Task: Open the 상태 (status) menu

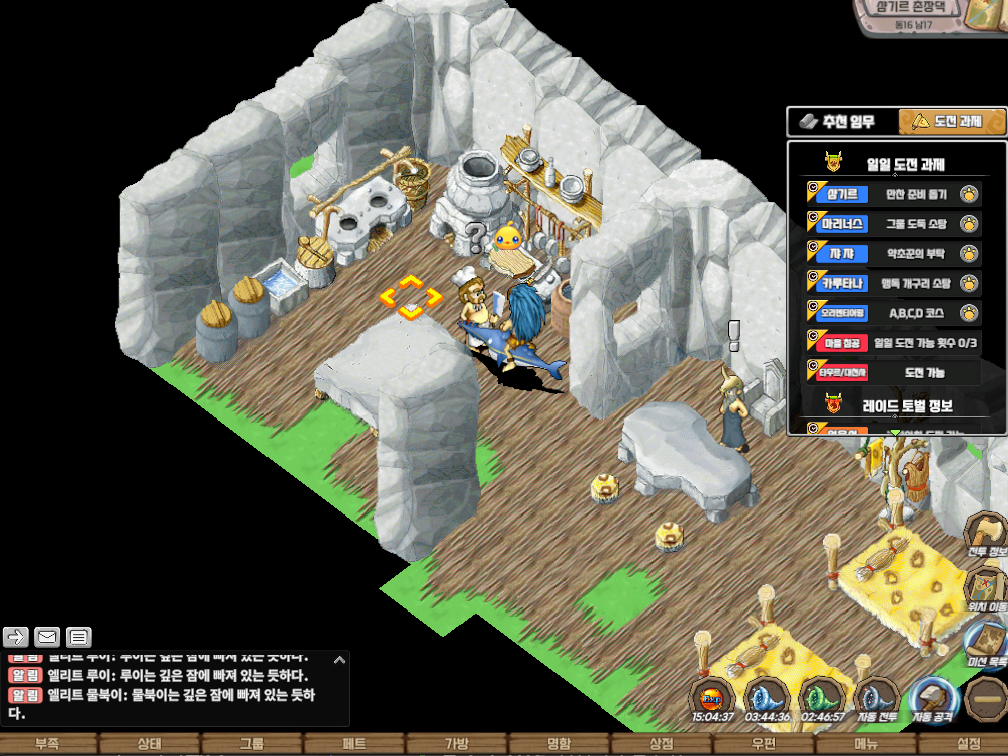Action: coord(150,744)
